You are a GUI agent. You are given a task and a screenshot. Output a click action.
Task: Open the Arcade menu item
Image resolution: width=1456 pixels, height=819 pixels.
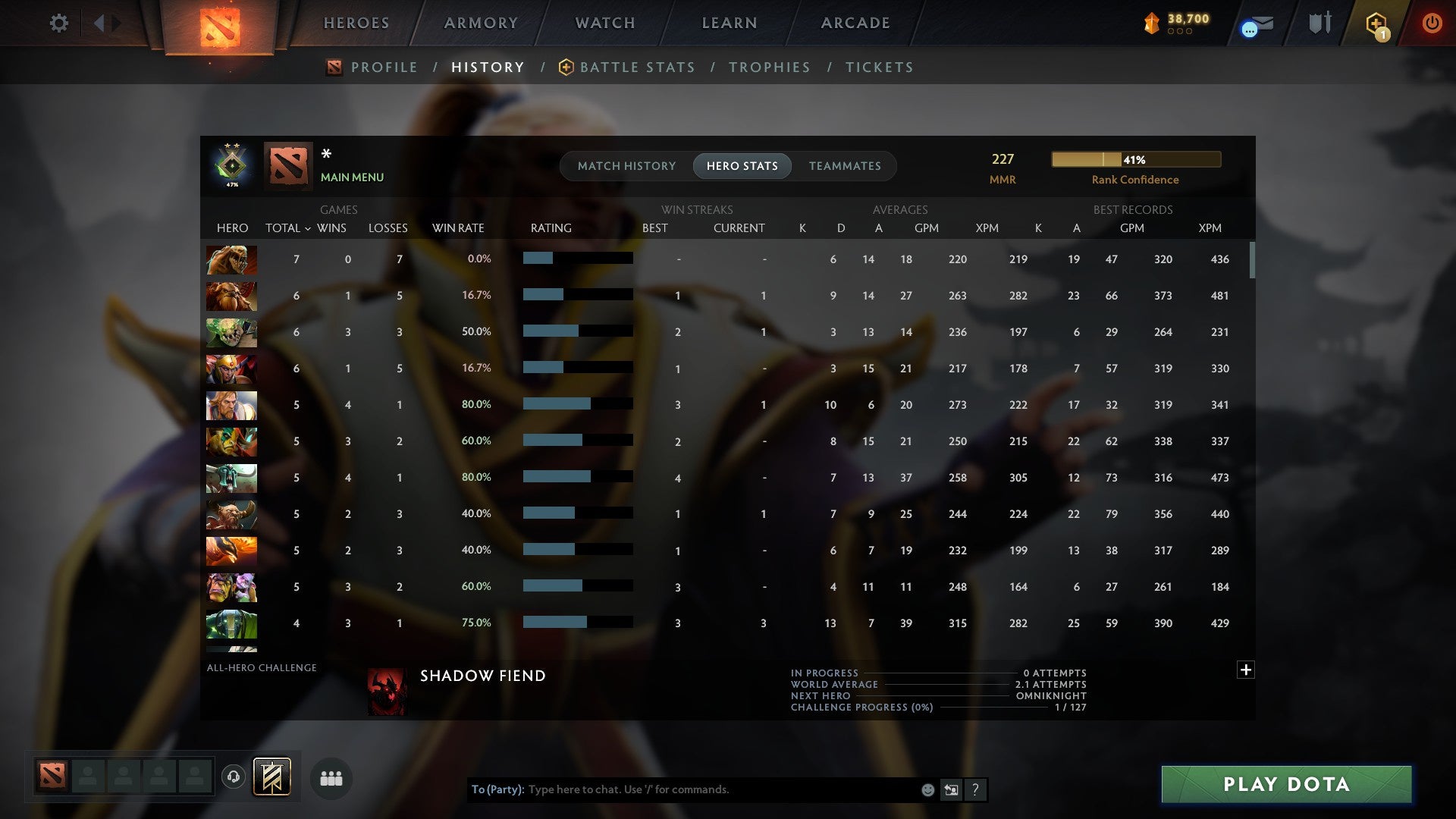point(855,23)
